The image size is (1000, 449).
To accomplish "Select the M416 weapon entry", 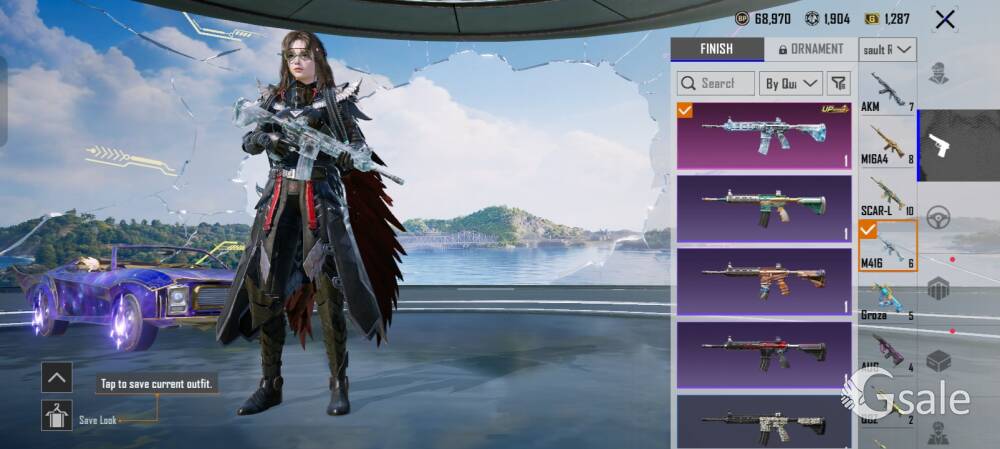I will click(887, 246).
